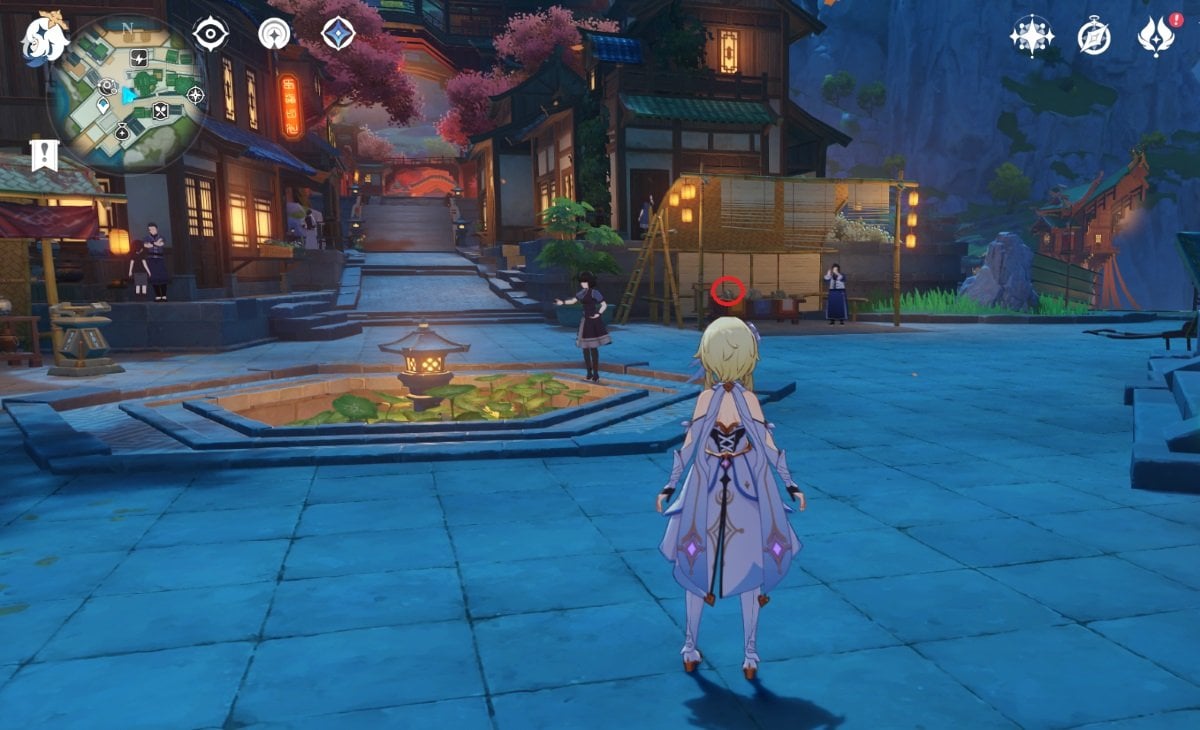
Task: Select the fork and spoon restaurant marker
Action: pos(160,111)
